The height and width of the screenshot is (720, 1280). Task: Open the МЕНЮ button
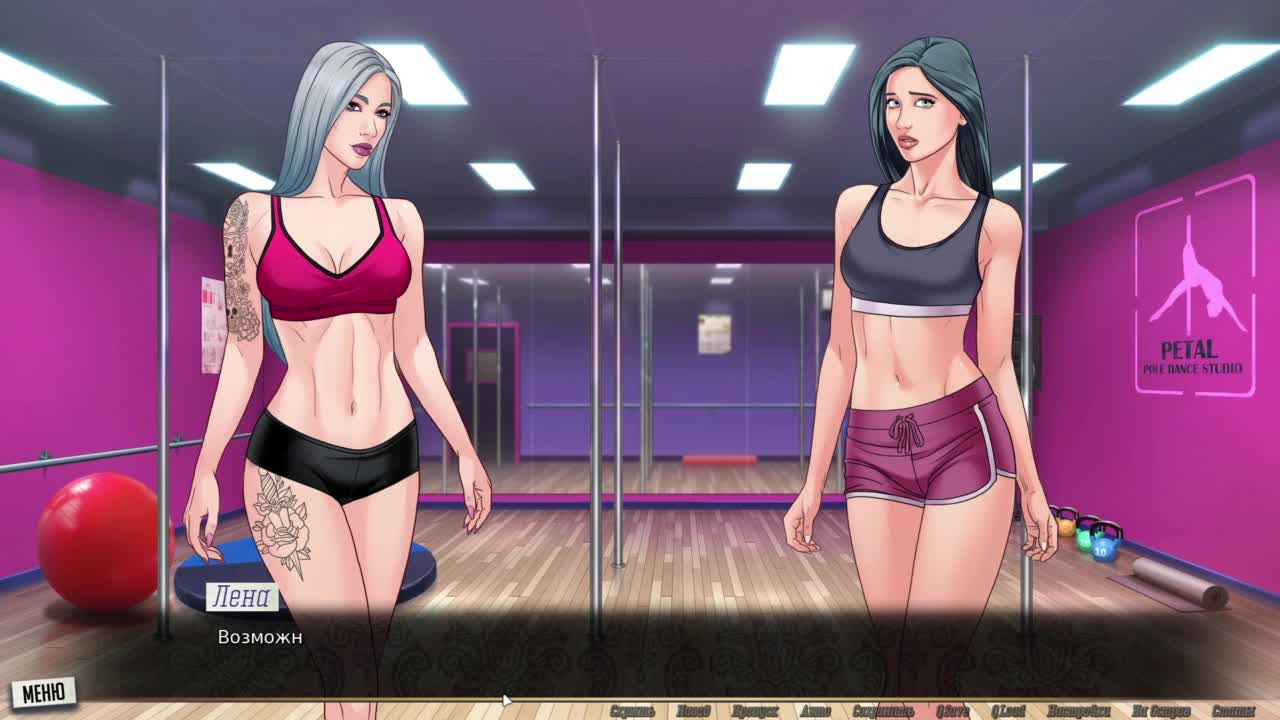[x=43, y=692]
